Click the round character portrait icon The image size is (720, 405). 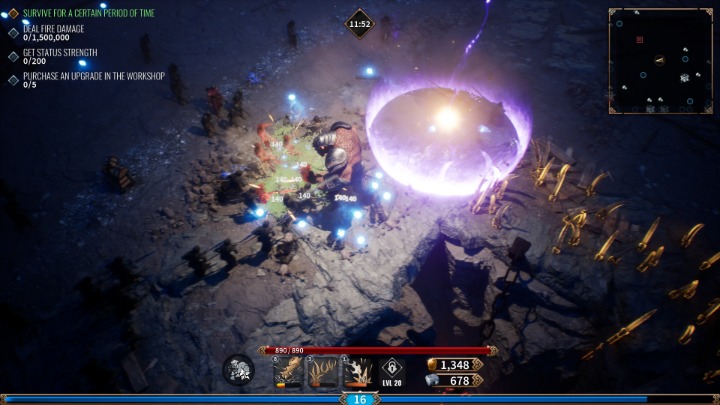point(238,371)
